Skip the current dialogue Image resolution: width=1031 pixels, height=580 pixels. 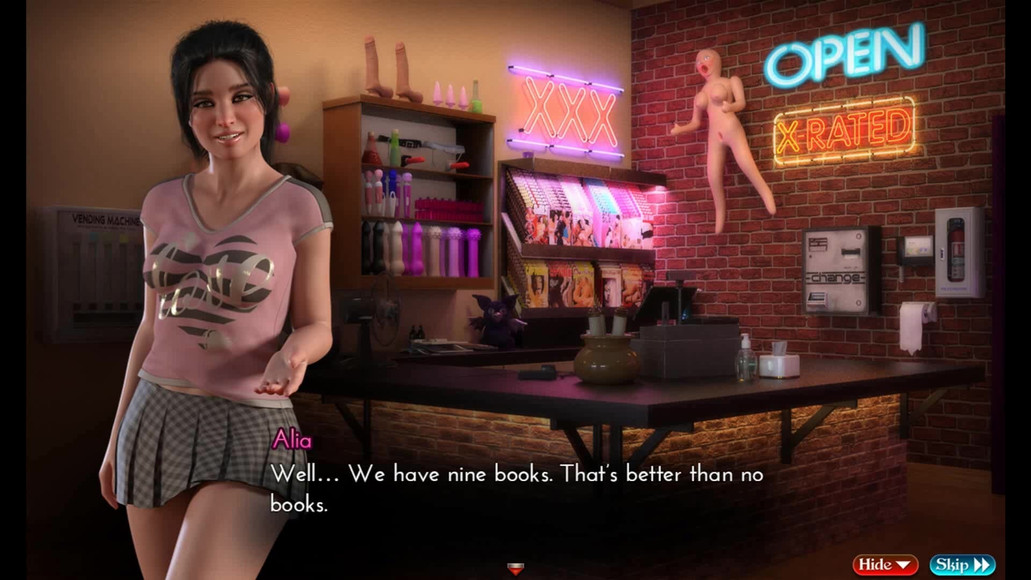click(962, 565)
